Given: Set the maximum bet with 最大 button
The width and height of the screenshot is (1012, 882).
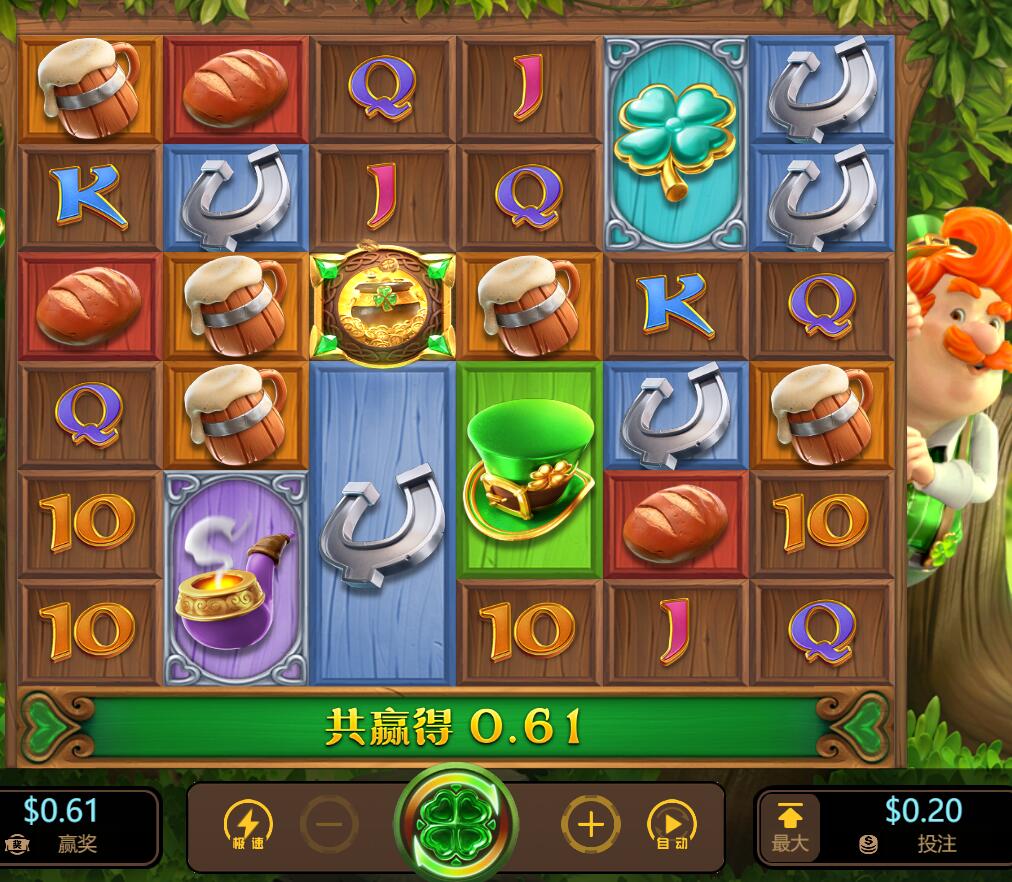Looking at the screenshot, I should pos(789,827).
